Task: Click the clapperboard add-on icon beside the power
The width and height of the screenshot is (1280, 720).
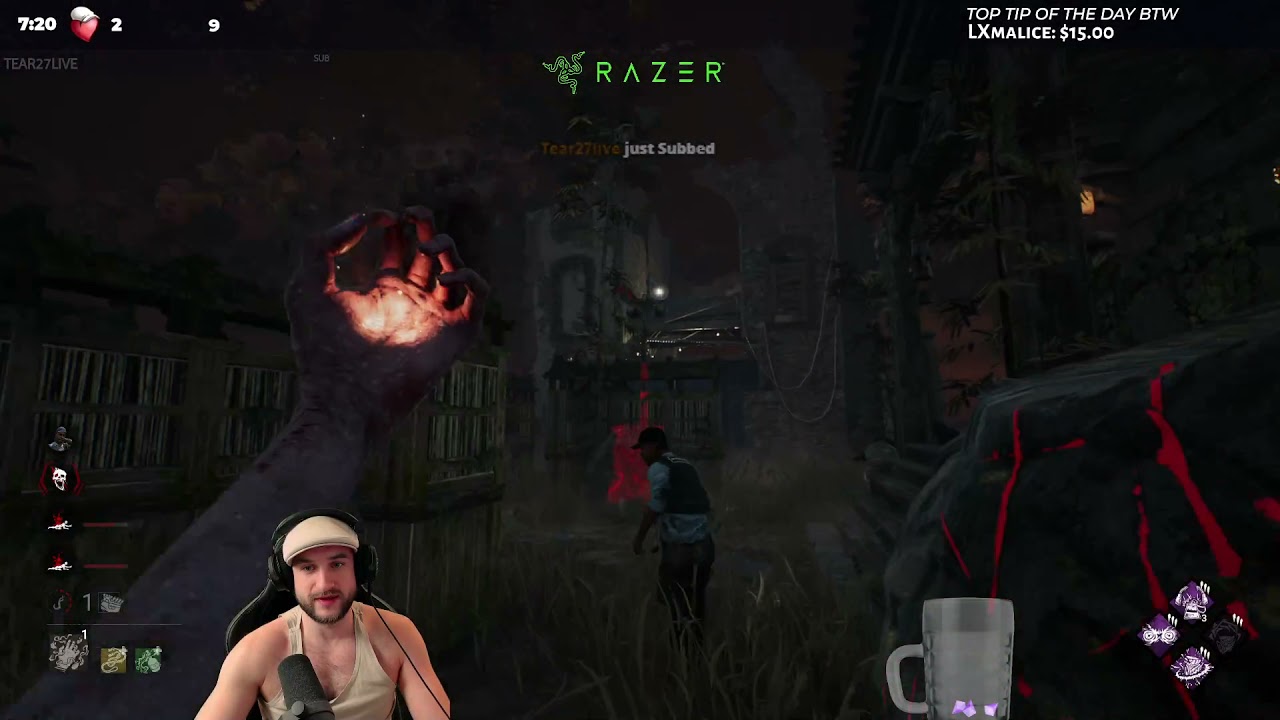Action: [x=110, y=602]
